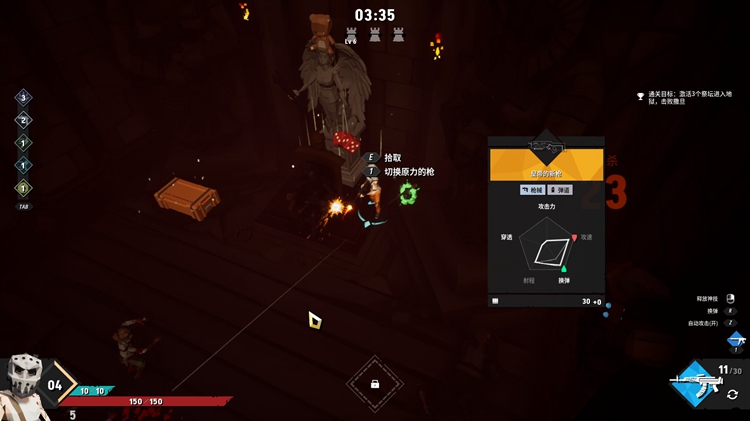Switch to the 弹道 tab

tap(560, 189)
